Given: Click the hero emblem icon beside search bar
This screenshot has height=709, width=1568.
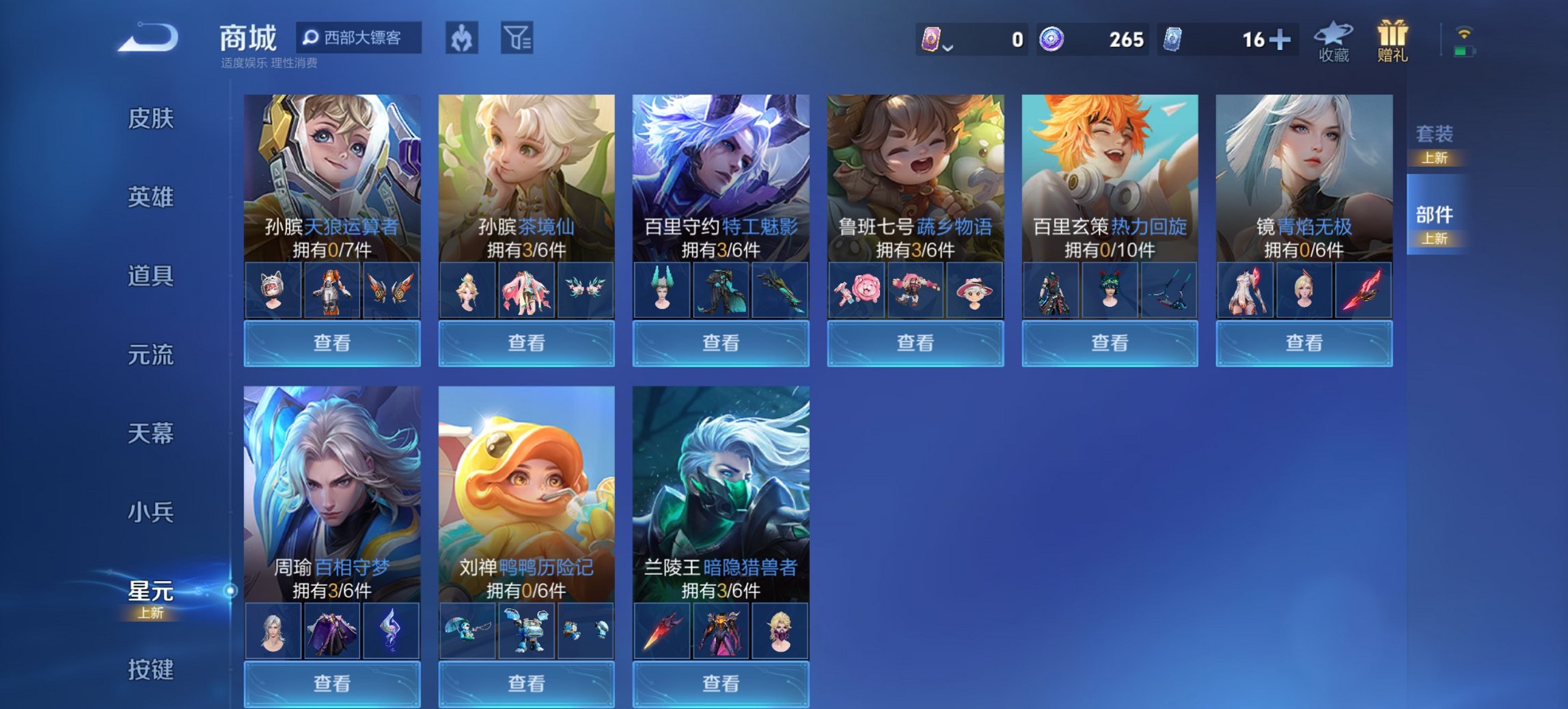Looking at the screenshot, I should point(462,39).
